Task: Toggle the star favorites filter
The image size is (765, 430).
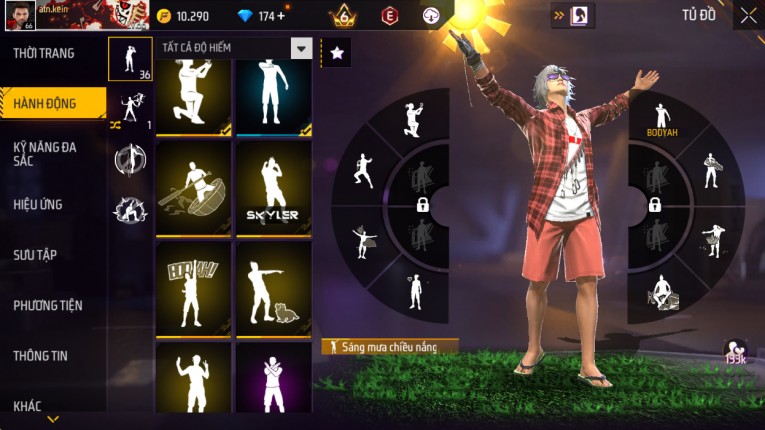Action: pyautogui.click(x=337, y=53)
